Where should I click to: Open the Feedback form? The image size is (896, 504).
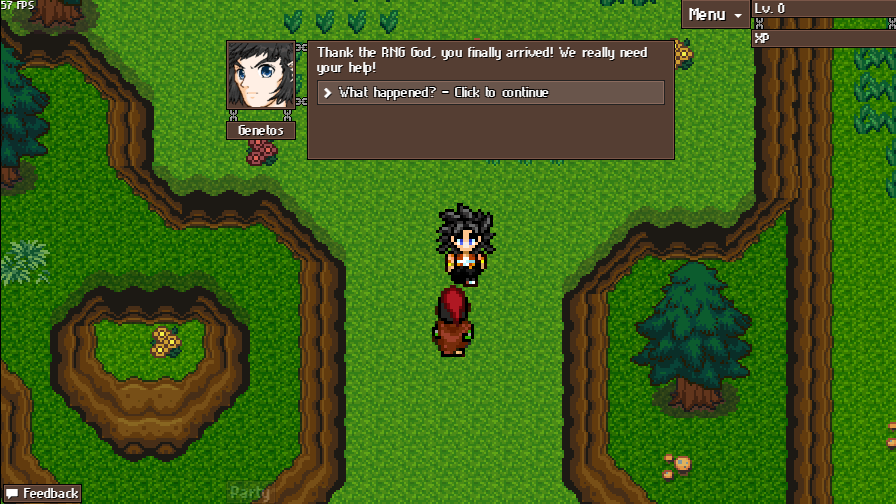[42, 494]
